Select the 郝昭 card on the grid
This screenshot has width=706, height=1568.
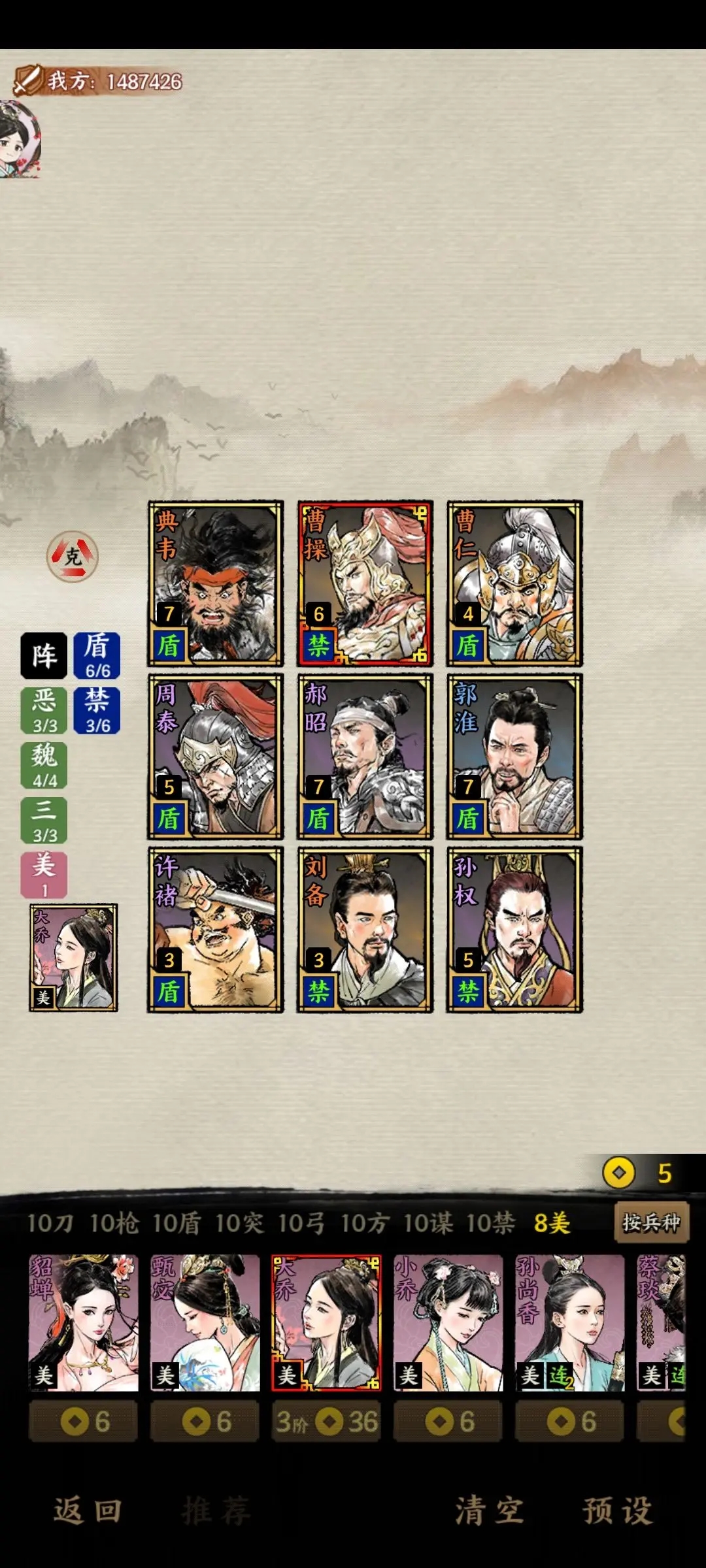365,757
